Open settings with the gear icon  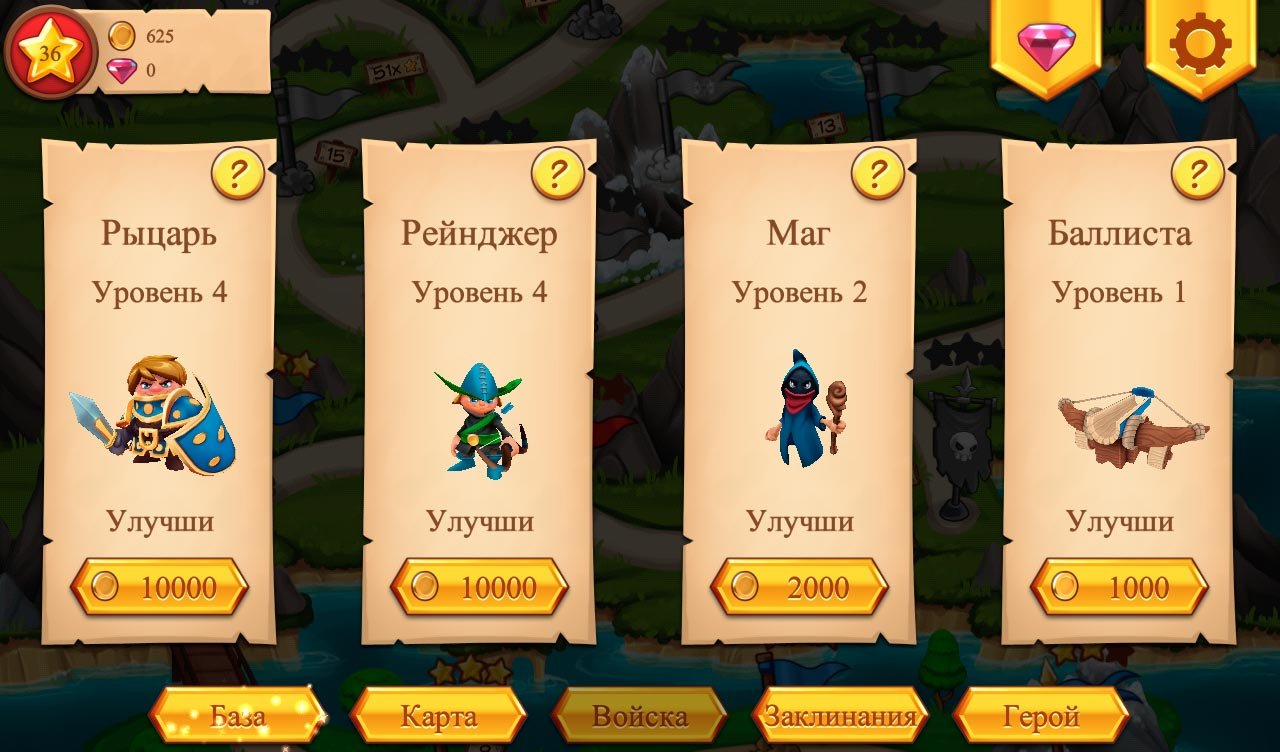click(1200, 46)
